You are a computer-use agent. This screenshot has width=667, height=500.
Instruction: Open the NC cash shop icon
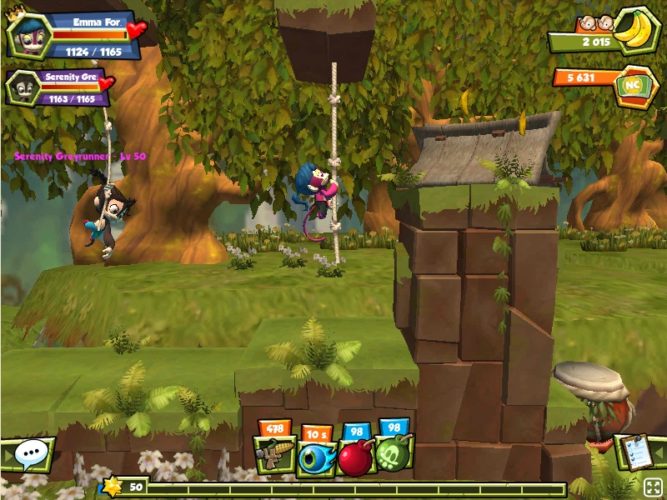point(632,84)
